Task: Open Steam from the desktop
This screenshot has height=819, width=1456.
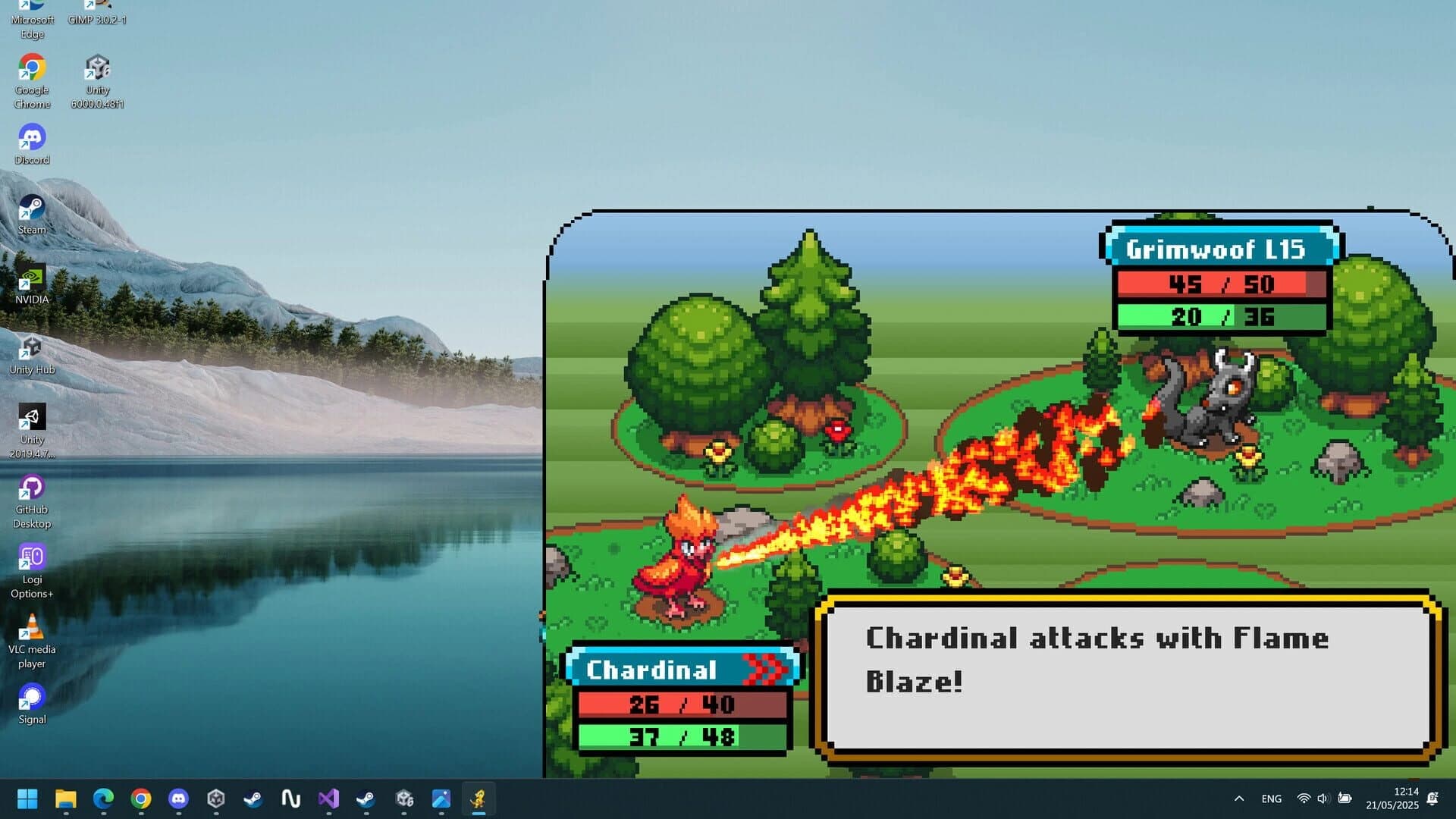Action: coord(31,206)
